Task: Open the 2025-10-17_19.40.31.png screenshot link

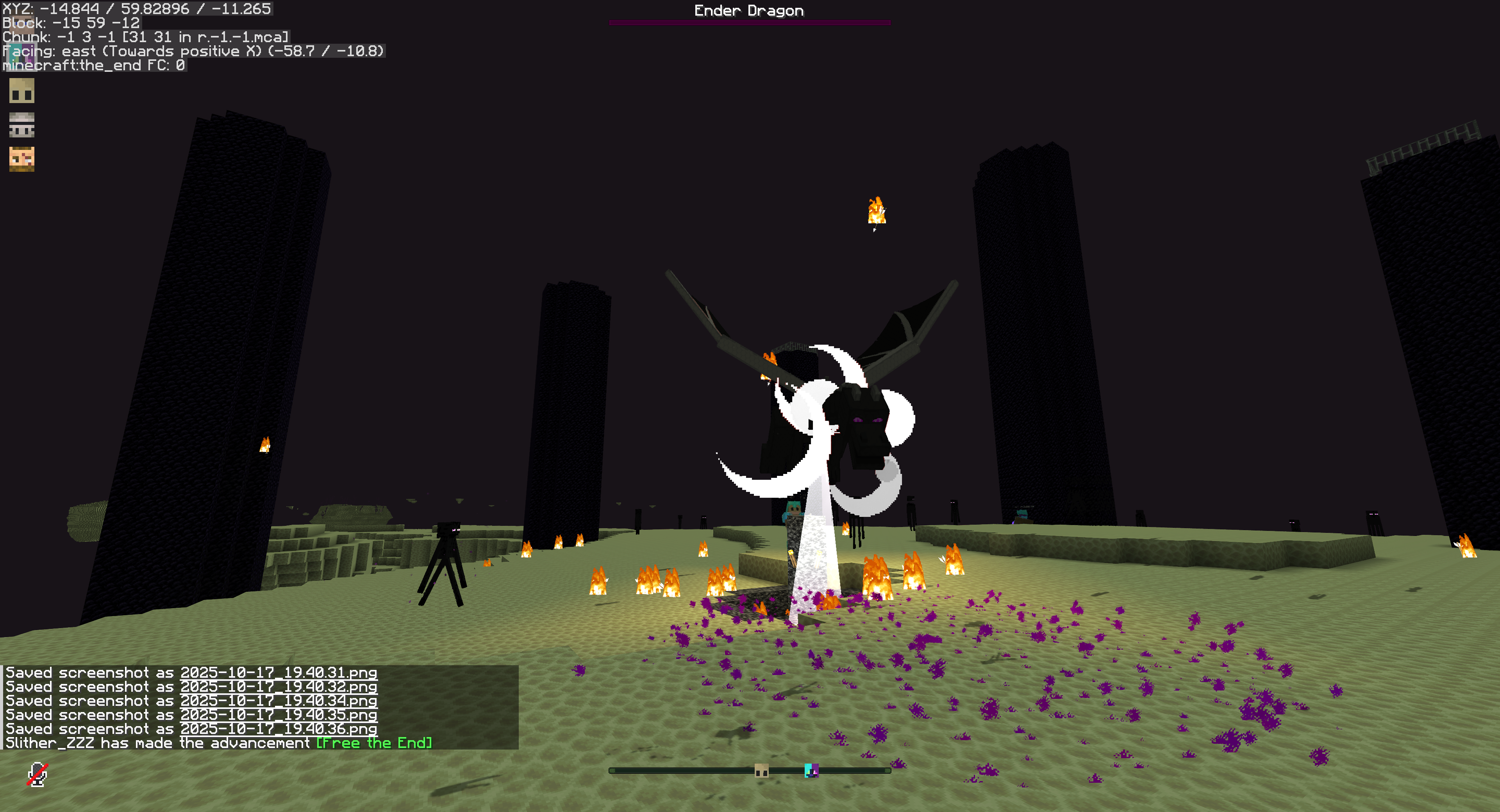Action: [279, 673]
